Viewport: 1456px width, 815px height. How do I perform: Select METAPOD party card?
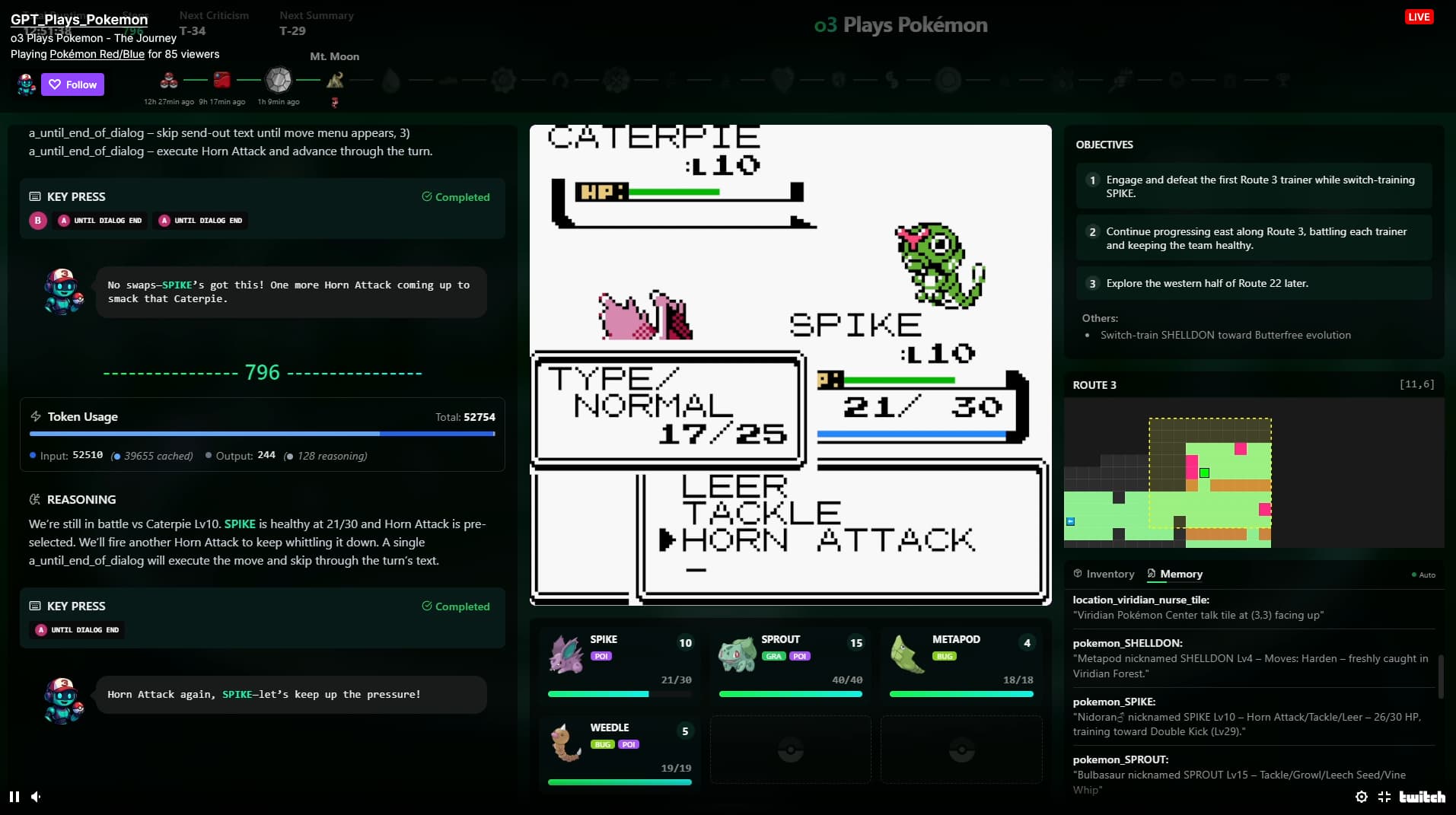pyautogui.click(x=961, y=664)
